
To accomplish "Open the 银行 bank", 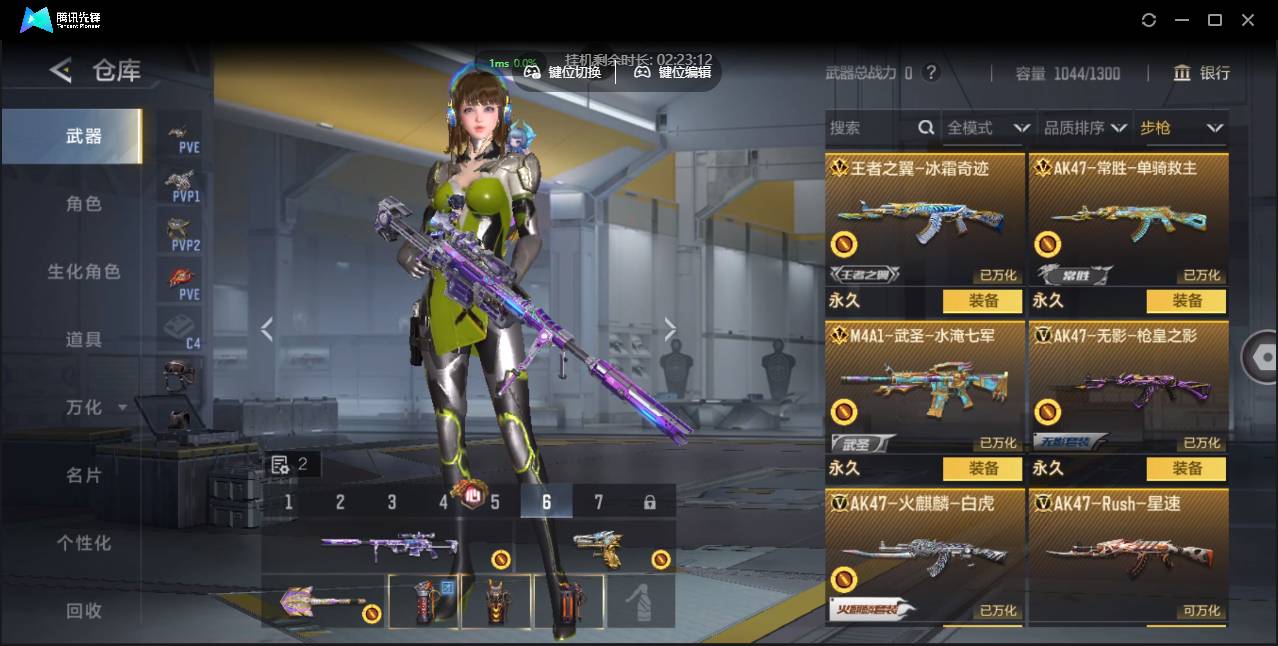I will tap(1203, 73).
